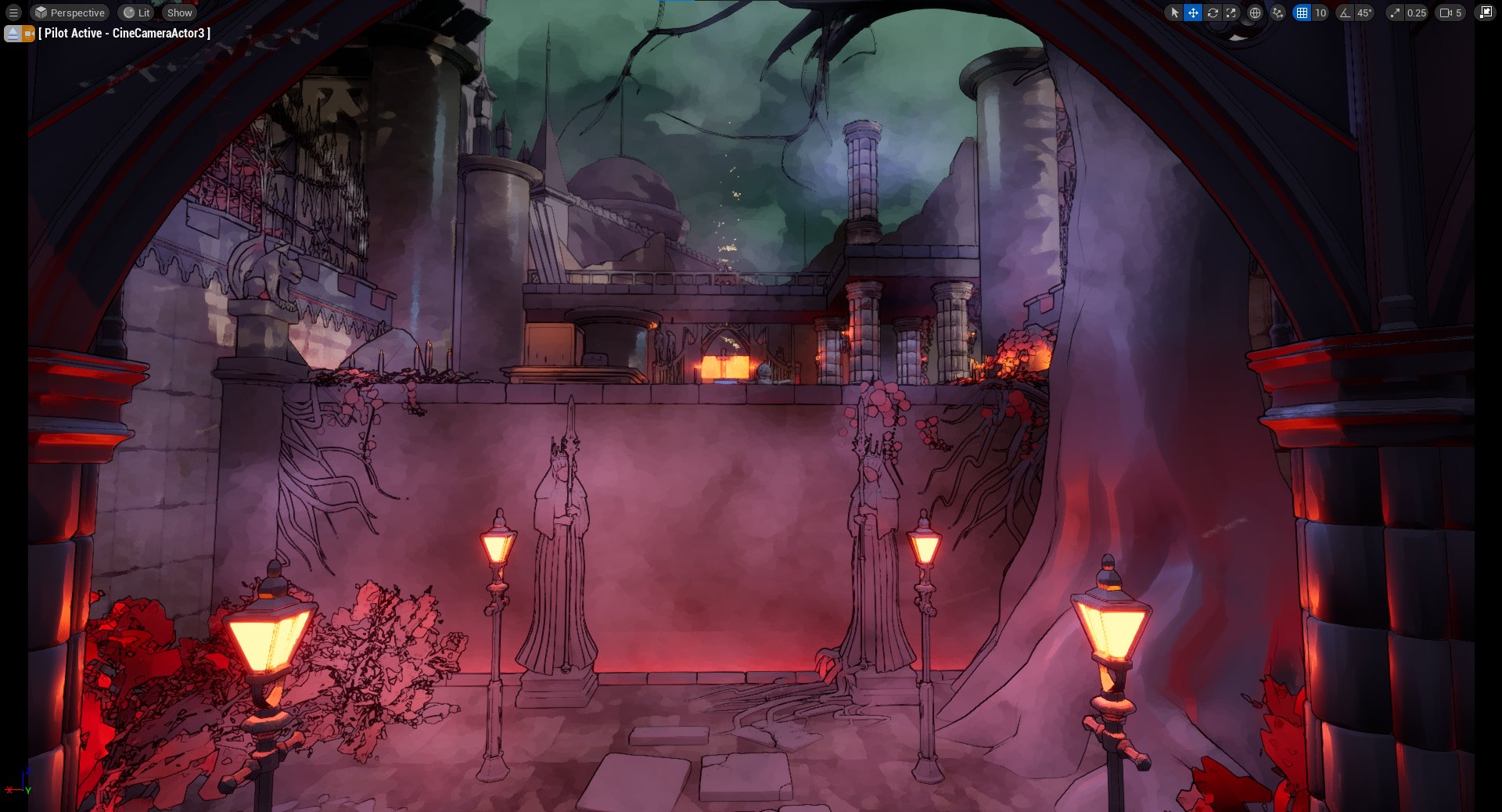
Task: Open the surface snapping options
Action: click(x=1277, y=13)
